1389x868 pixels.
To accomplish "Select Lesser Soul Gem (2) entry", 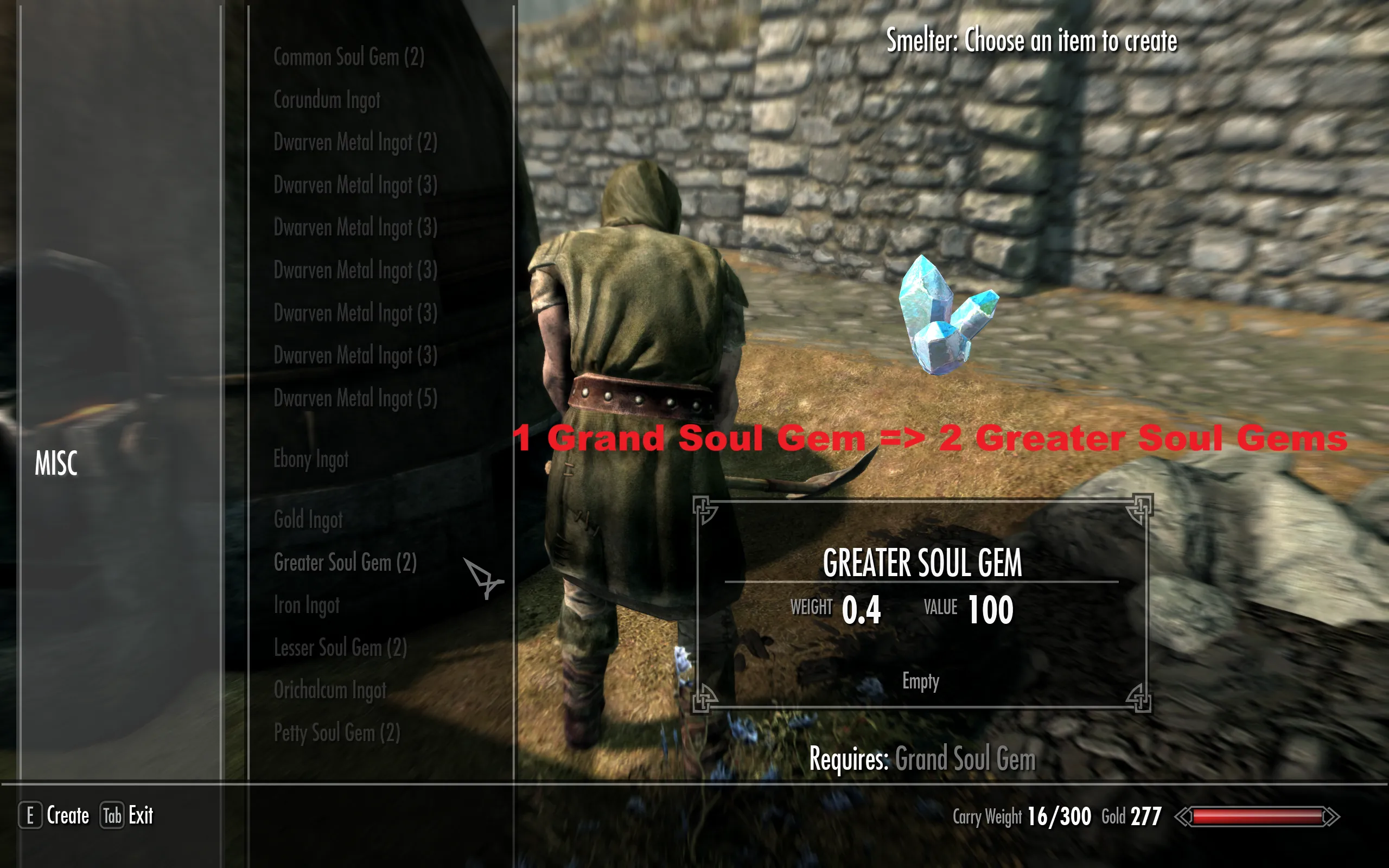I will [340, 648].
